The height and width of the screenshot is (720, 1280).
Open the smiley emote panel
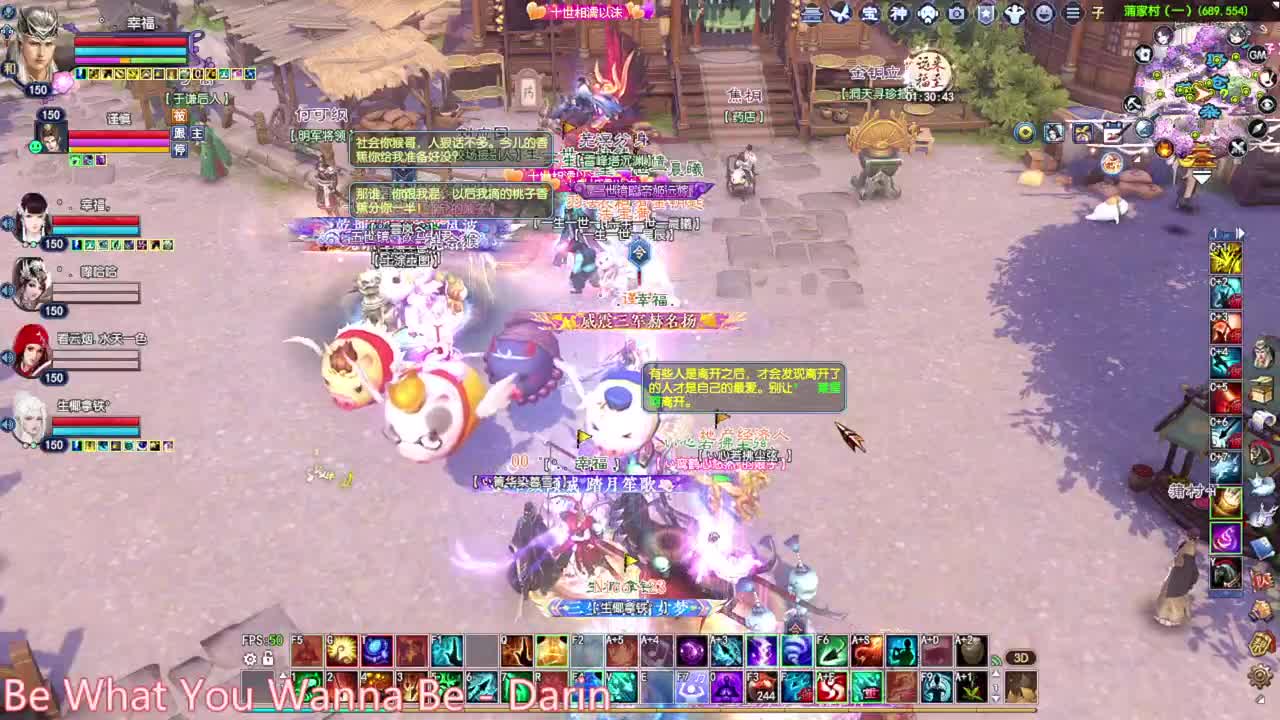(1042, 14)
